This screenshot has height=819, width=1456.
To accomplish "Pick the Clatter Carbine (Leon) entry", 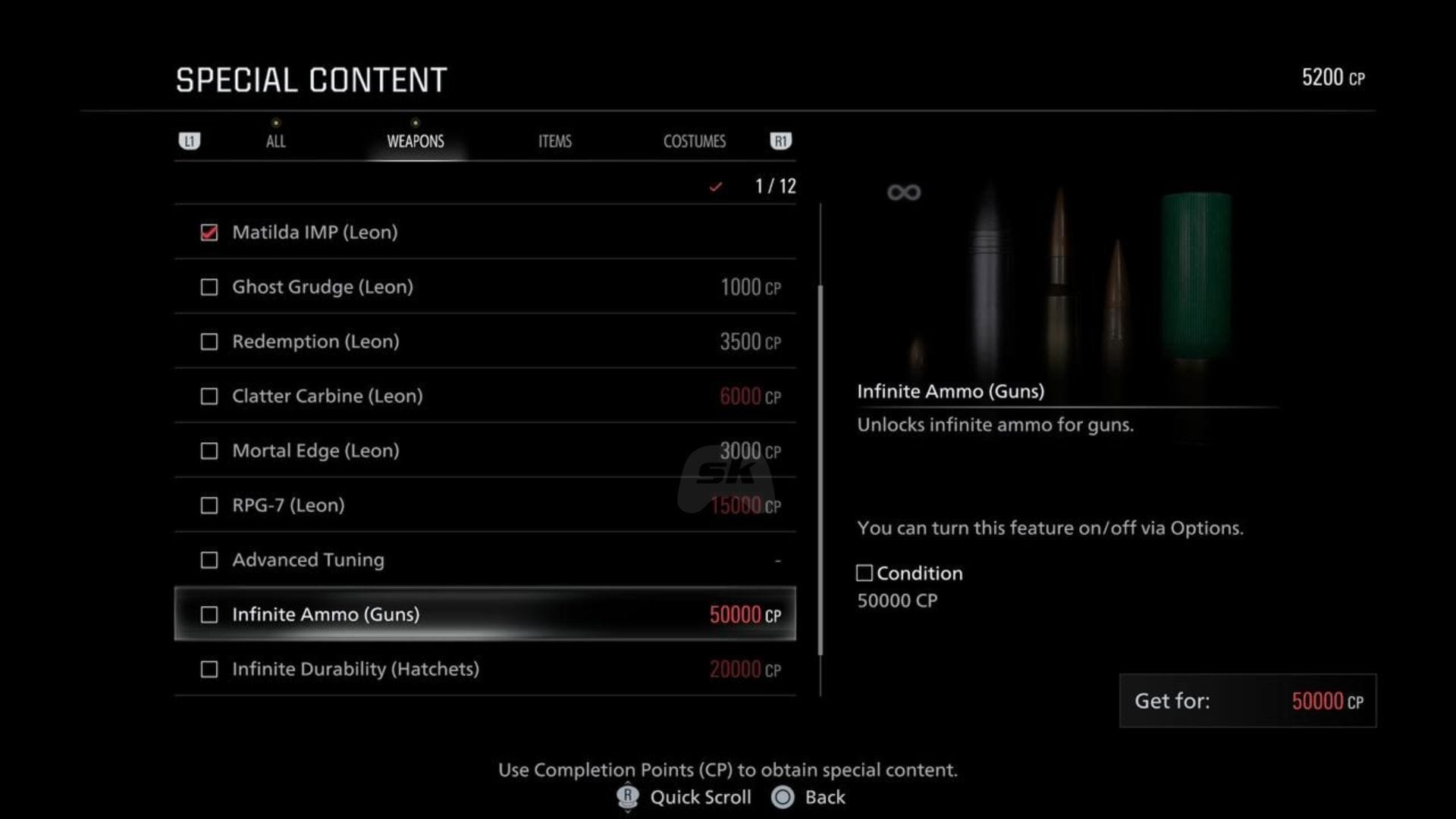I will point(485,396).
